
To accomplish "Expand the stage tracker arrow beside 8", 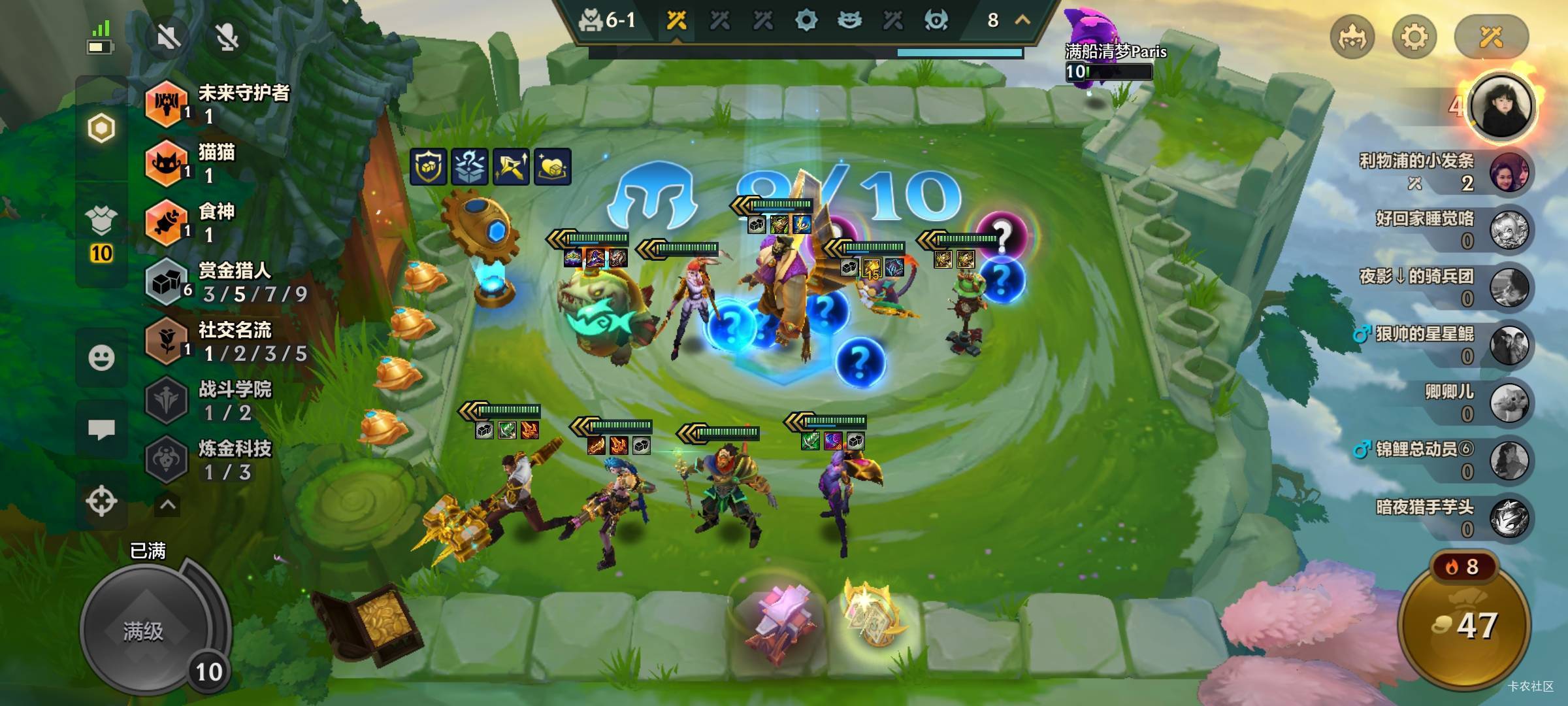I will (1022, 20).
